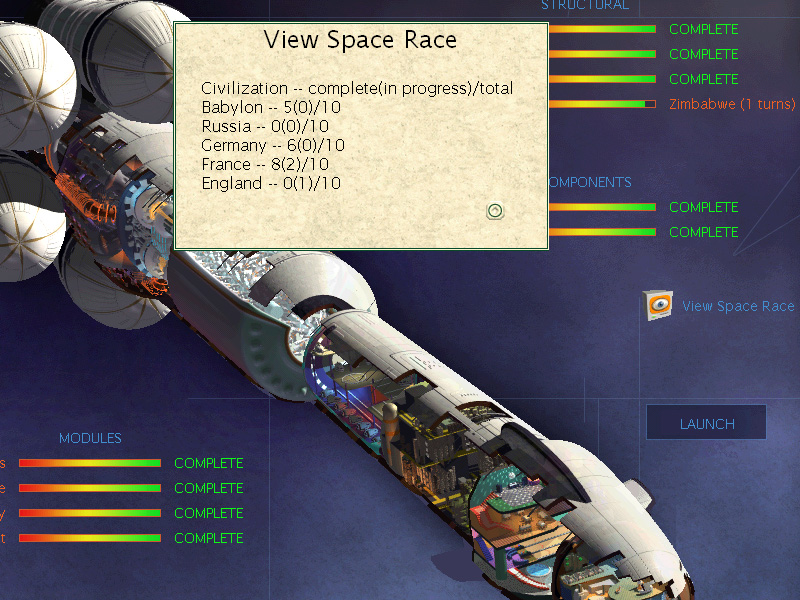
Task: Close the View Space Race popup
Action: pos(494,210)
